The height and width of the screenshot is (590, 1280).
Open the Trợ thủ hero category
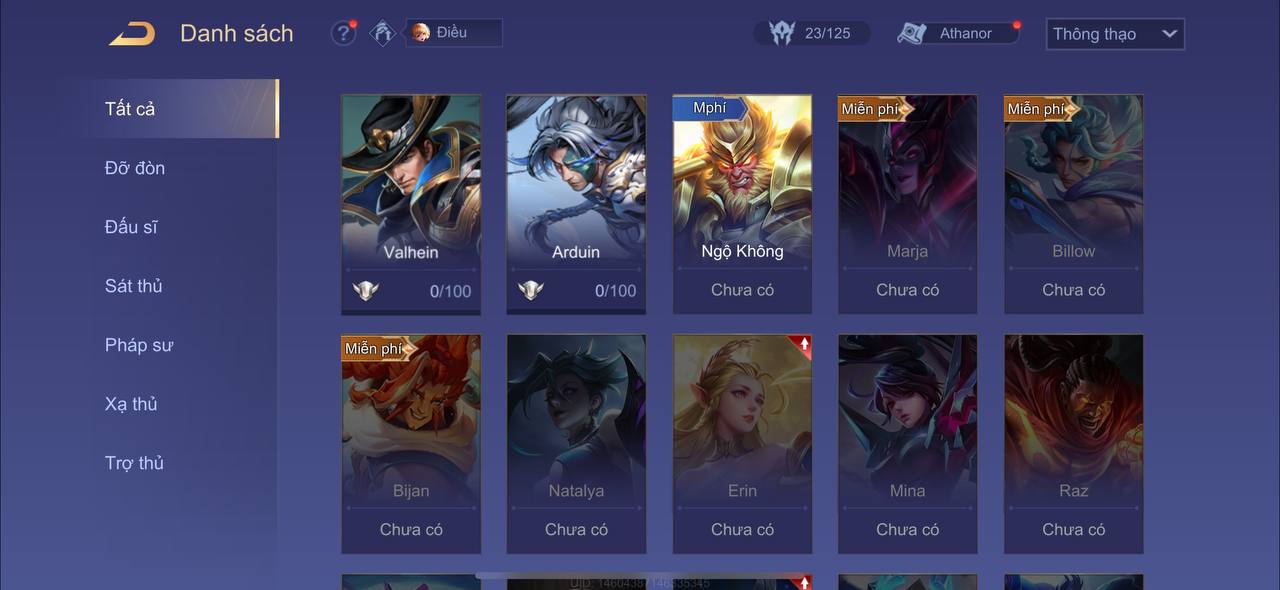134,463
